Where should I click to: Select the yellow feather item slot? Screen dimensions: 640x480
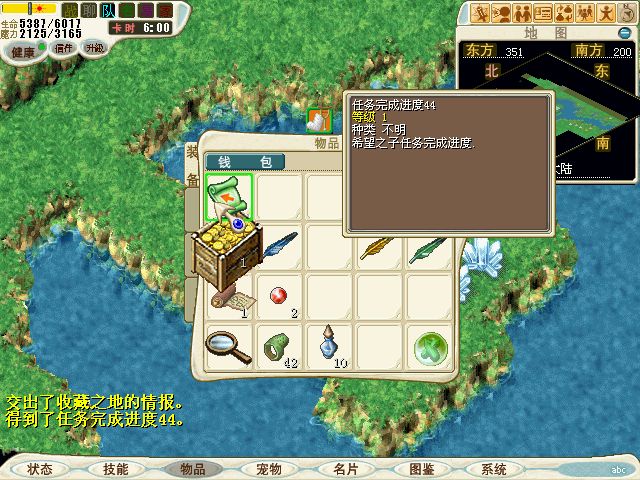click(381, 248)
